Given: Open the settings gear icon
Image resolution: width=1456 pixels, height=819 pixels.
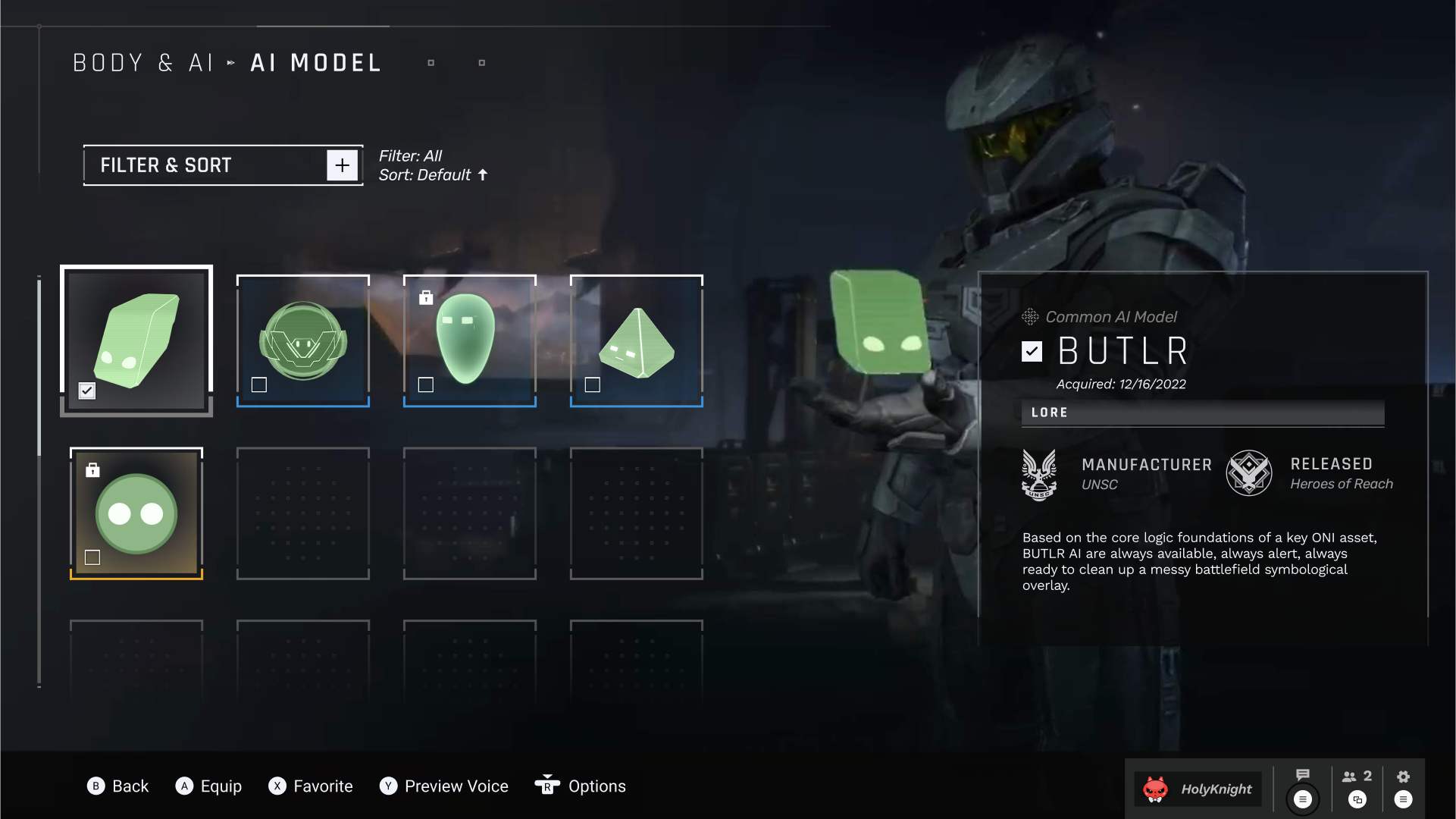Looking at the screenshot, I should click(1403, 777).
